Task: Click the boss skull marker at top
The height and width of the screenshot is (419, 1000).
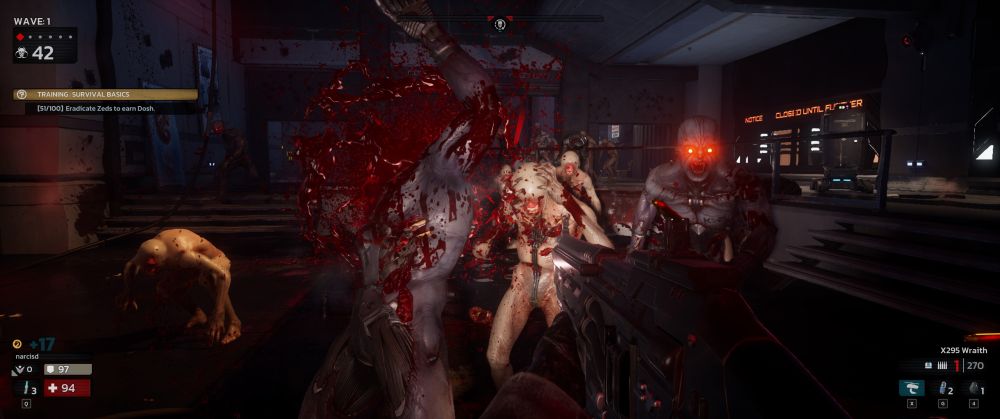Action: (x=500, y=24)
